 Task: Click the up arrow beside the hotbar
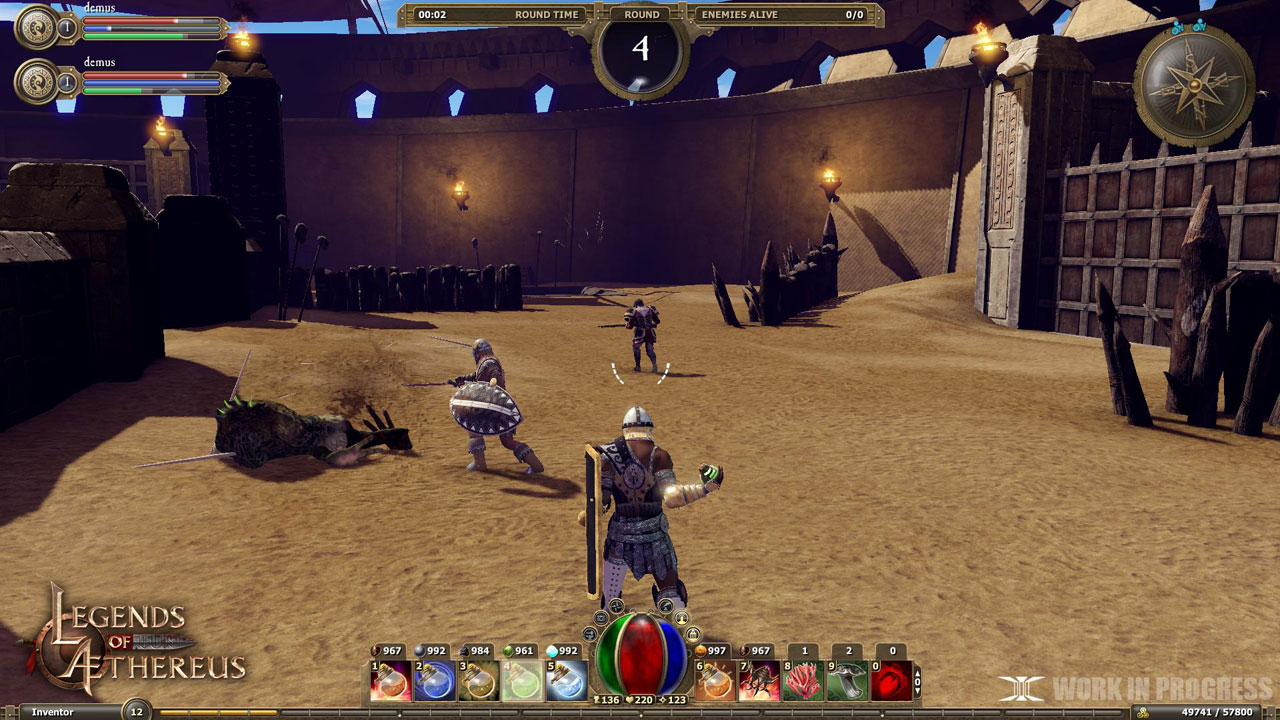point(917,673)
